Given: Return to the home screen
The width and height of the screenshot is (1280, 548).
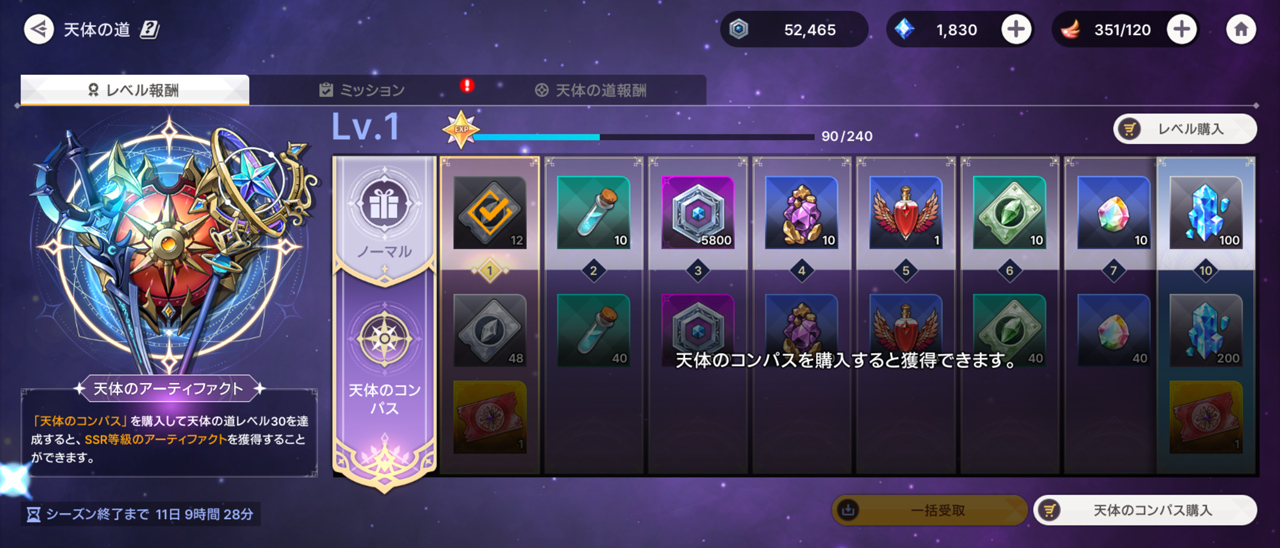Looking at the screenshot, I should click(x=1241, y=29).
